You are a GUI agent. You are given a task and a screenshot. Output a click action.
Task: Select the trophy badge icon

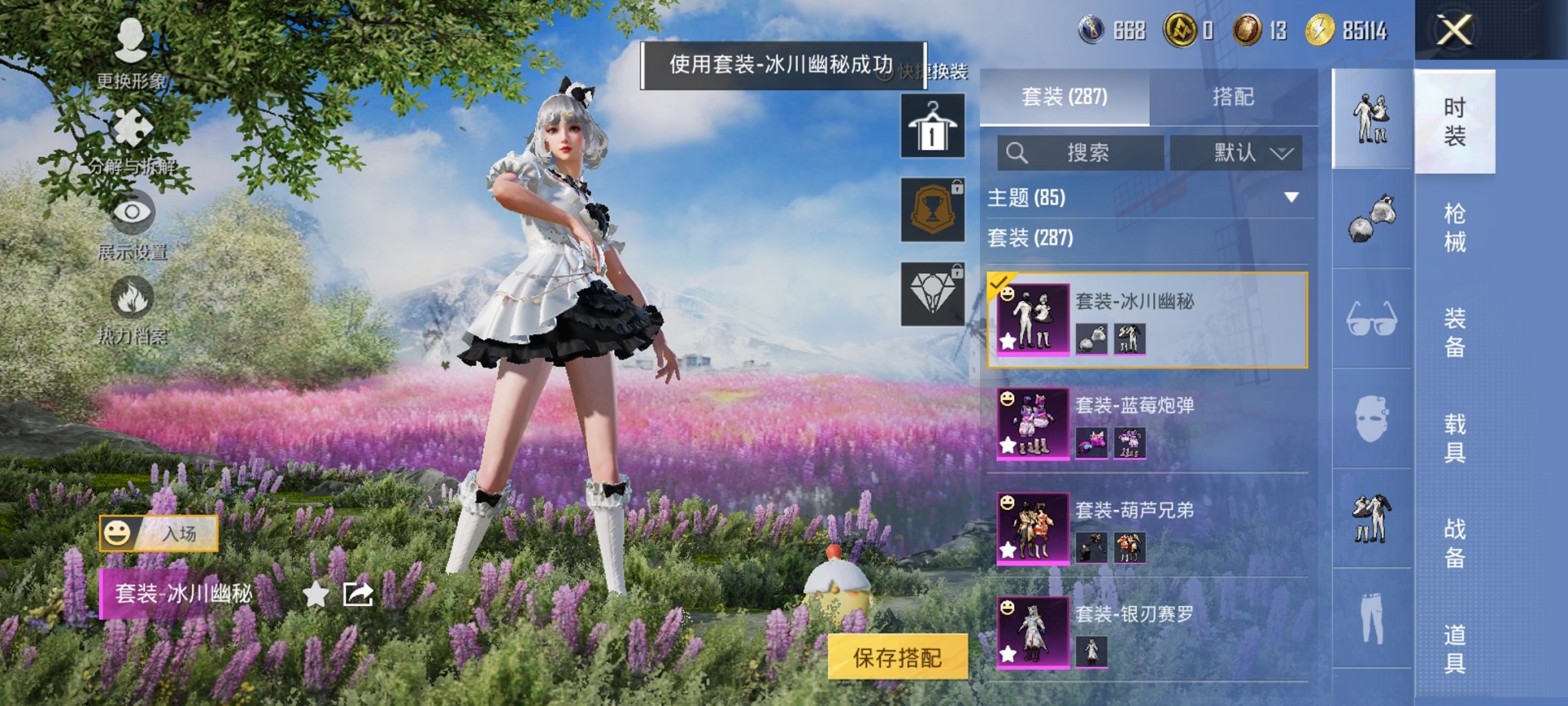point(931,208)
